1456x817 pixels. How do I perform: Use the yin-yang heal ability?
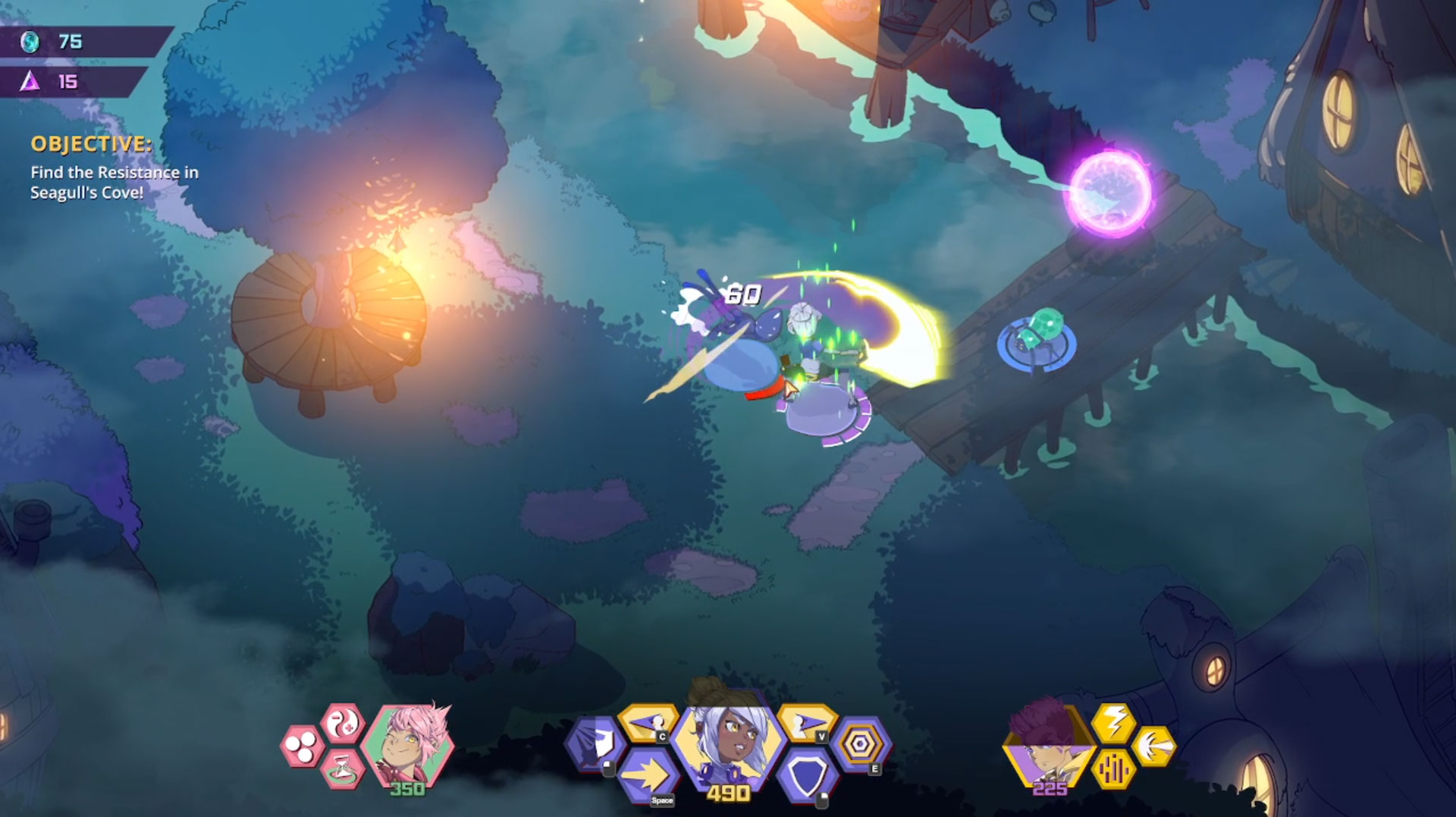coord(343,723)
